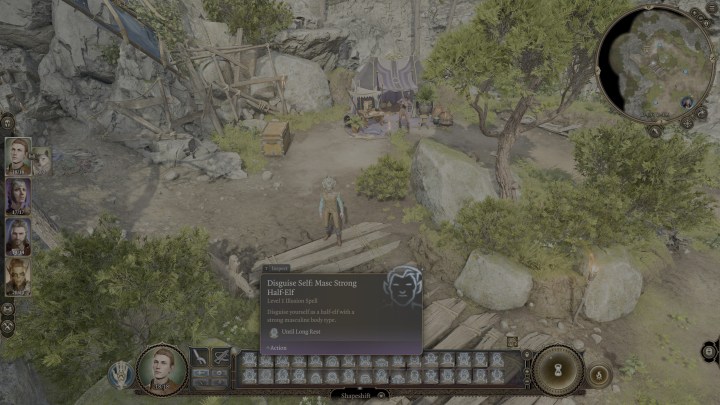This screenshot has height=405, width=720.
Task: Click the class emblem beside character portrait
Action: pos(121,374)
